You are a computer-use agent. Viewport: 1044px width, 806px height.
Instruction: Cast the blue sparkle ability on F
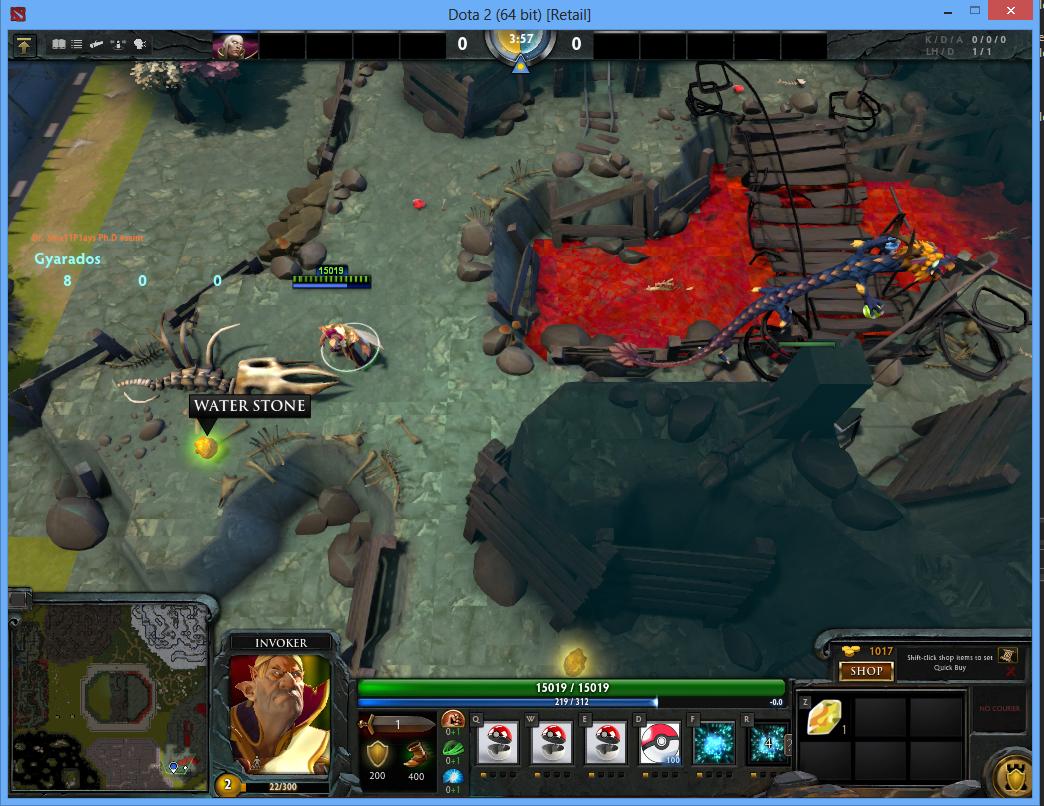pyautogui.click(x=714, y=744)
